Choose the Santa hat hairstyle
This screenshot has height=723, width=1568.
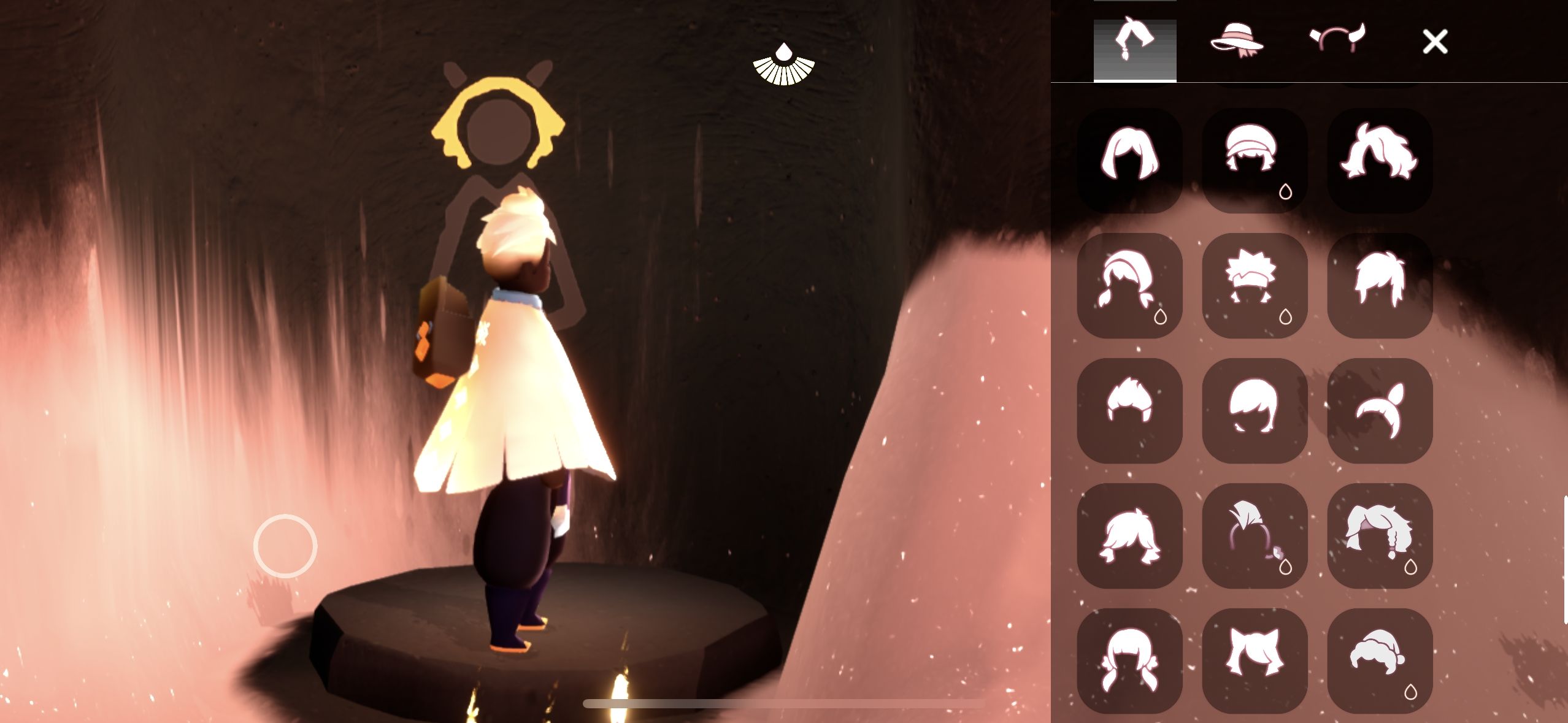click(1380, 661)
